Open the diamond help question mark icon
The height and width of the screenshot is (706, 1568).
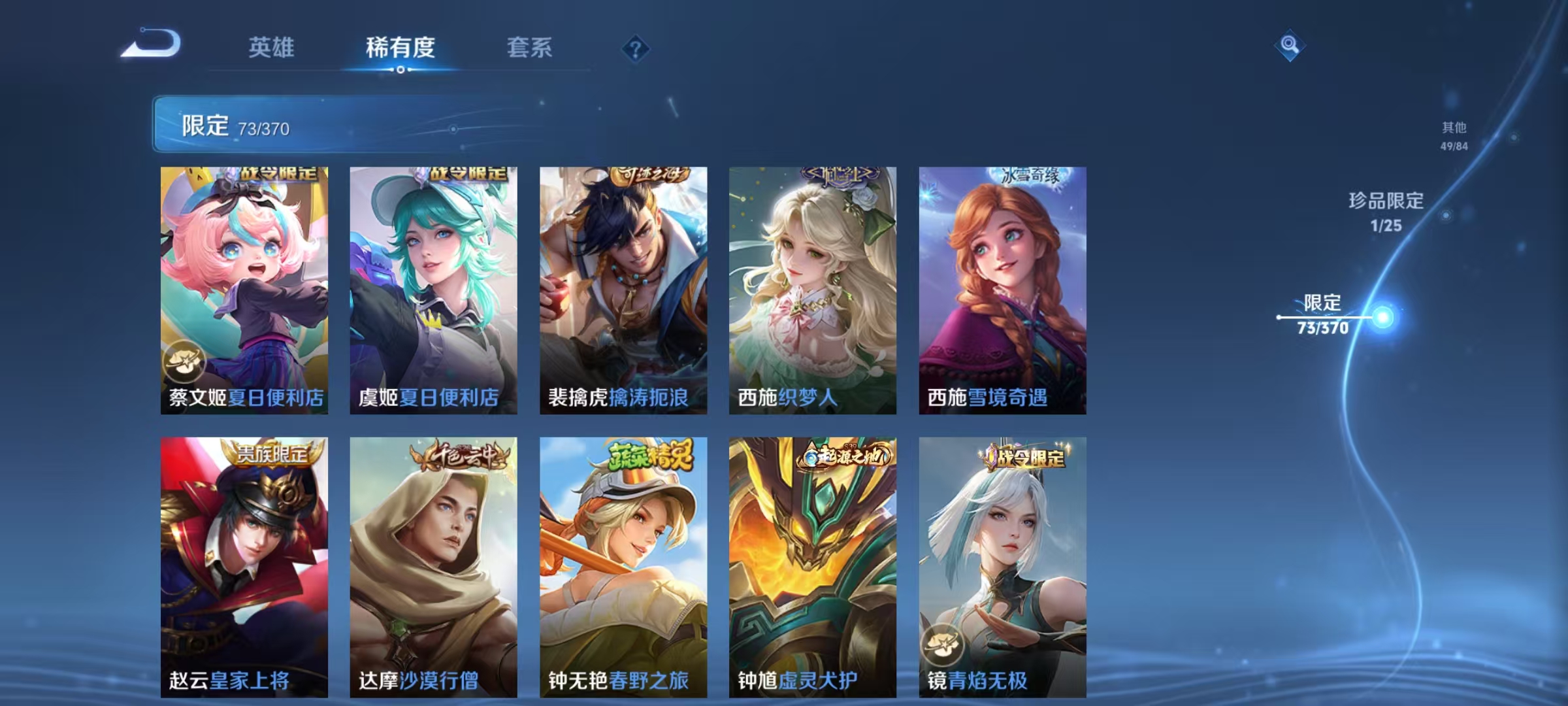(x=636, y=48)
